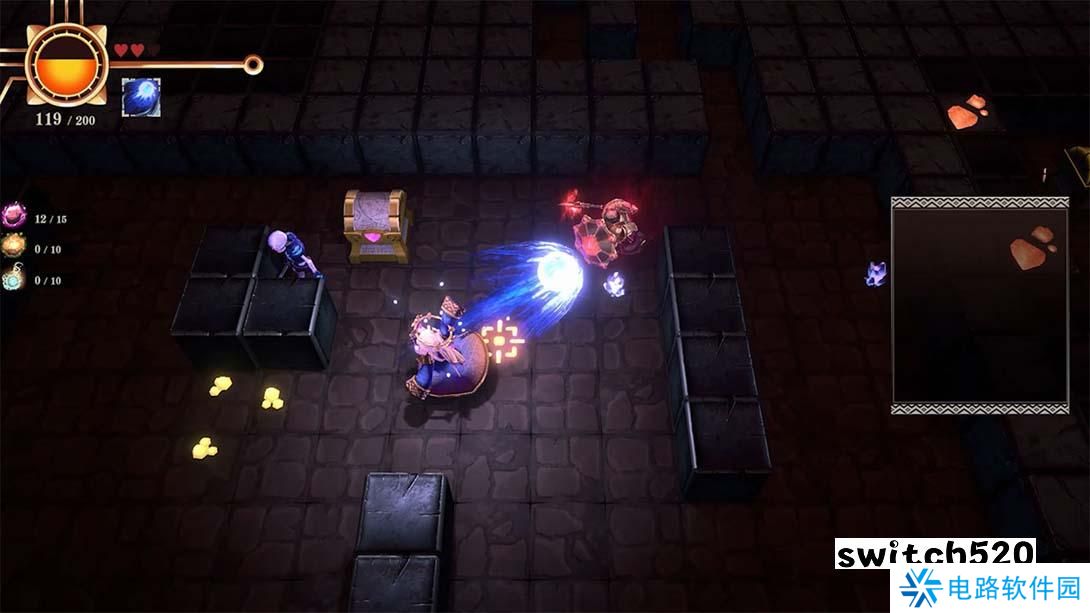The image size is (1090, 613).
Task: Select the orange ember resource icon
Action: pyautogui.click(x=14, y=248)
